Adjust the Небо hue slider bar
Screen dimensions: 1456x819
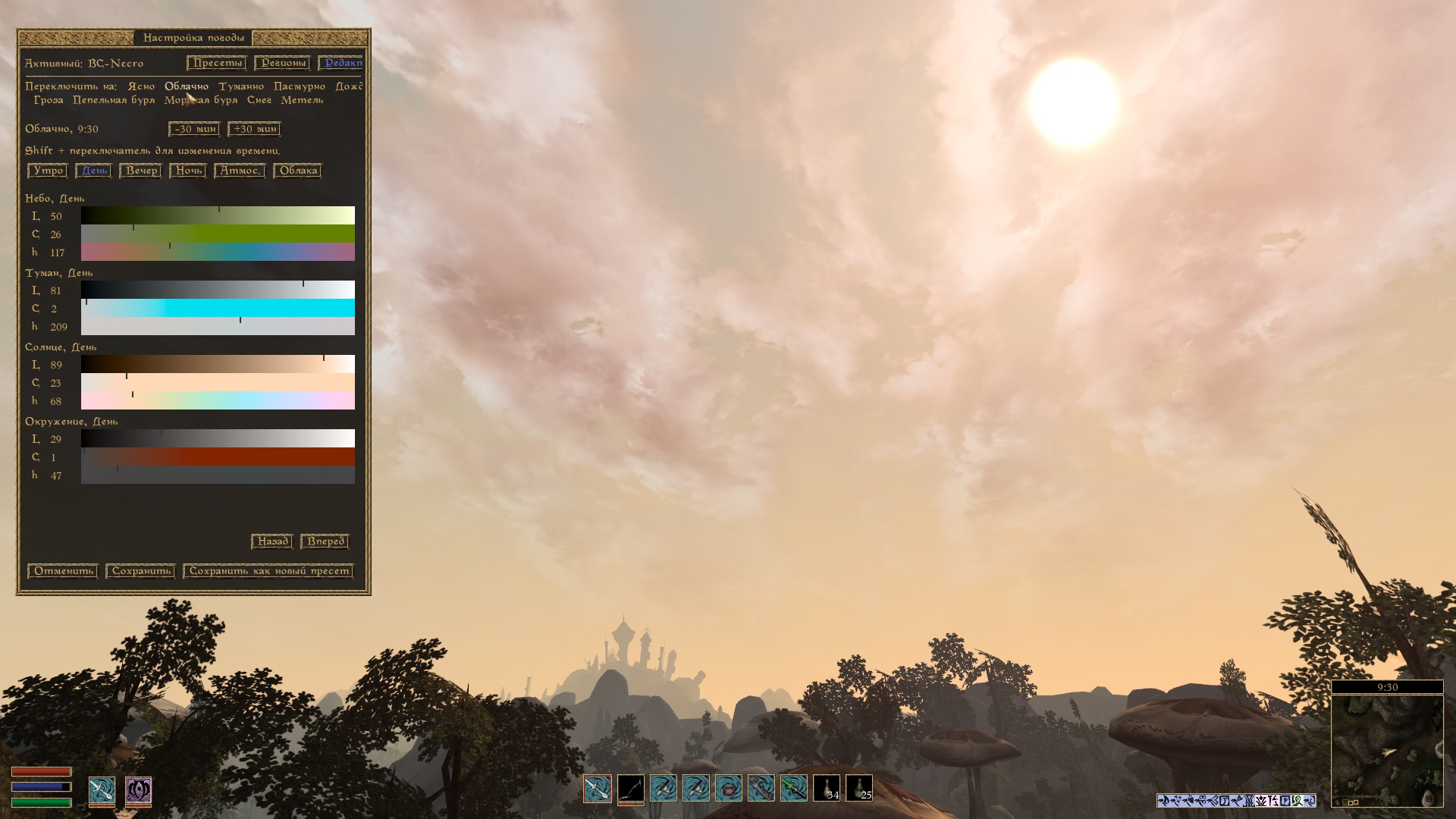(x=218, y=253)
